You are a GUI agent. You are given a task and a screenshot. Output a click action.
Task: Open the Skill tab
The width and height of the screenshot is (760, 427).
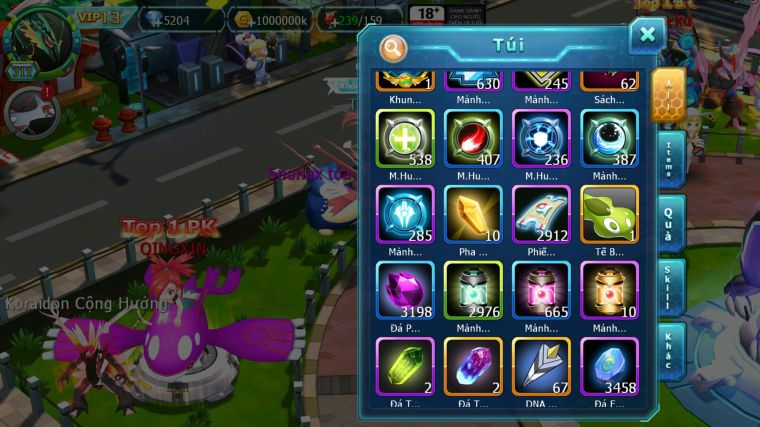(670, 286)
